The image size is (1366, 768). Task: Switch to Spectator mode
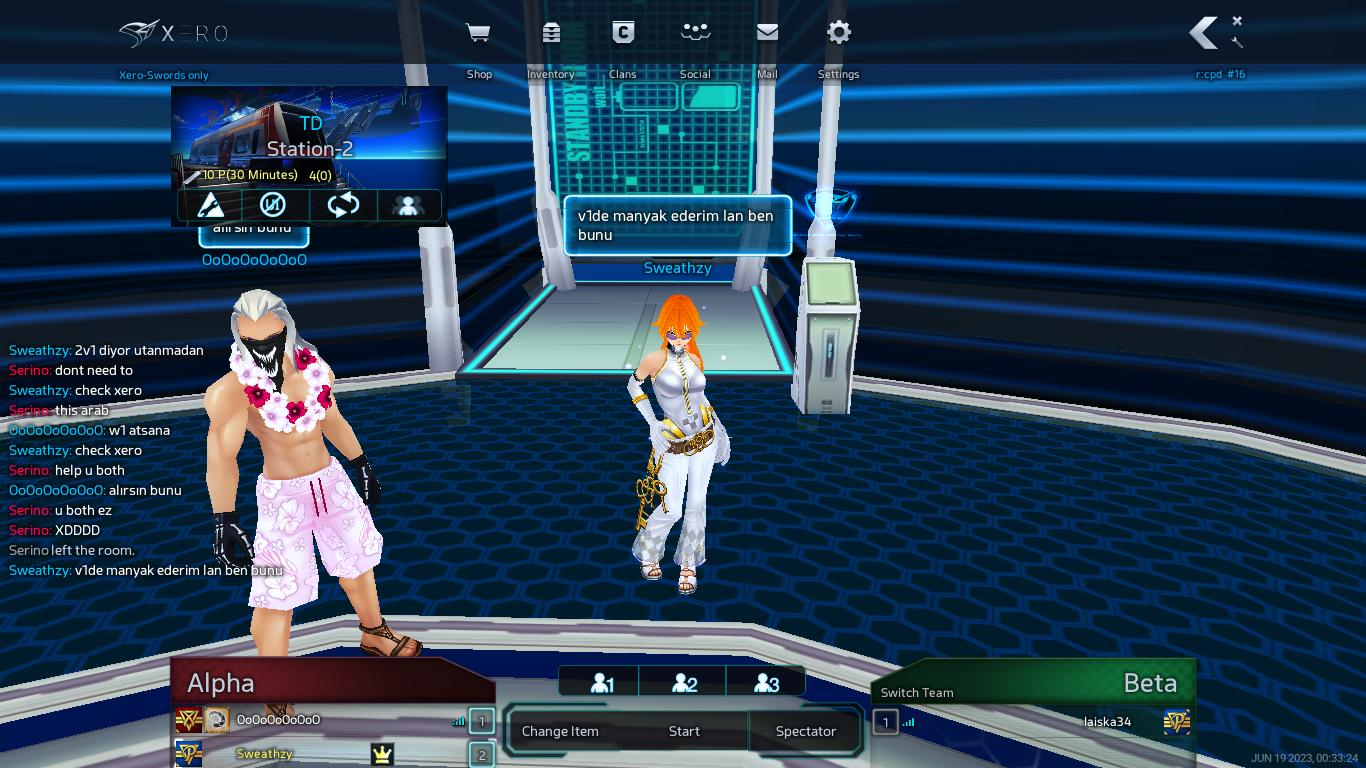[x=805, y=731]
